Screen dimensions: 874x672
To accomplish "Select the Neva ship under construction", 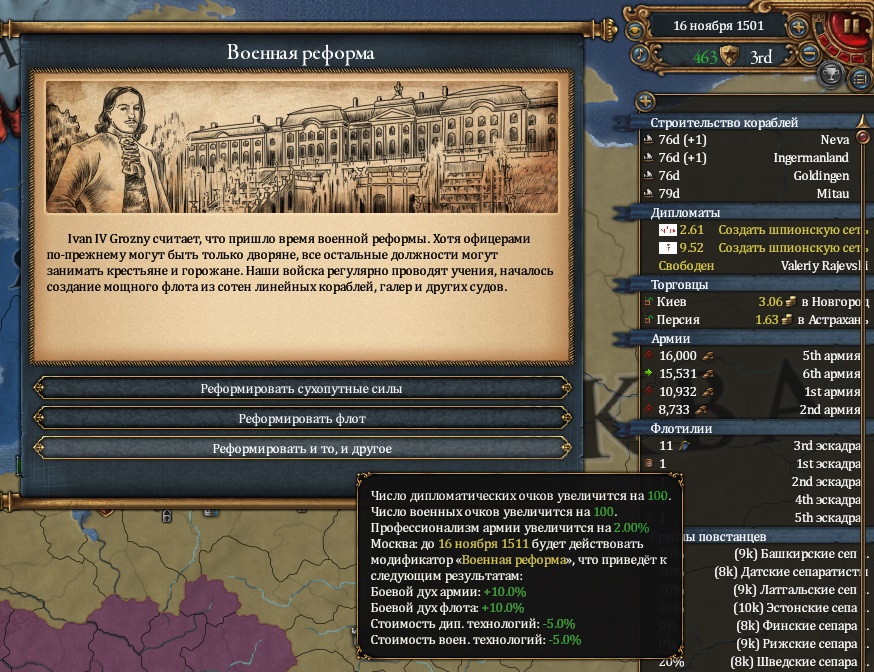I will click(752, 141).
